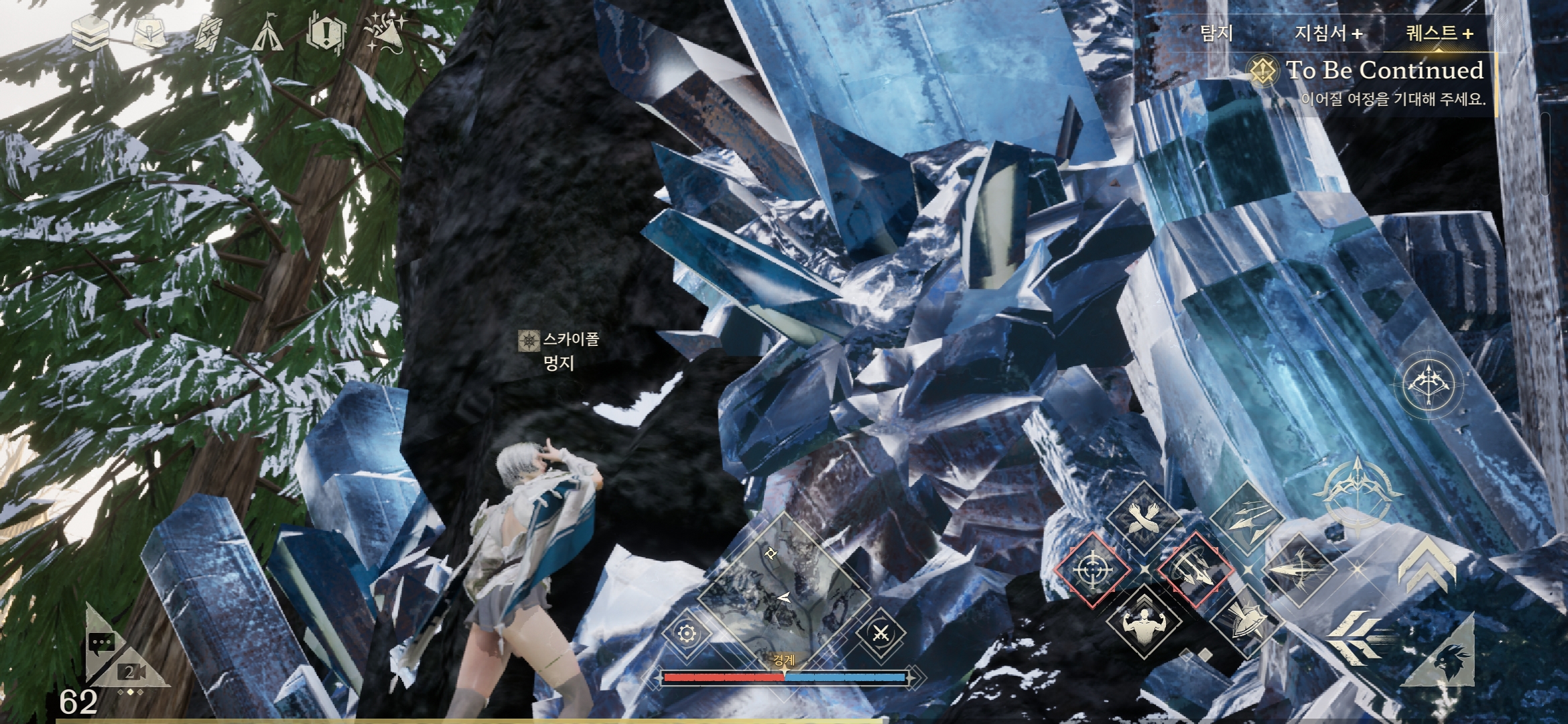Screen dimensions: 1568x724
Task: Toggle the crossed swords combat mode
Action: click(880, 632)
